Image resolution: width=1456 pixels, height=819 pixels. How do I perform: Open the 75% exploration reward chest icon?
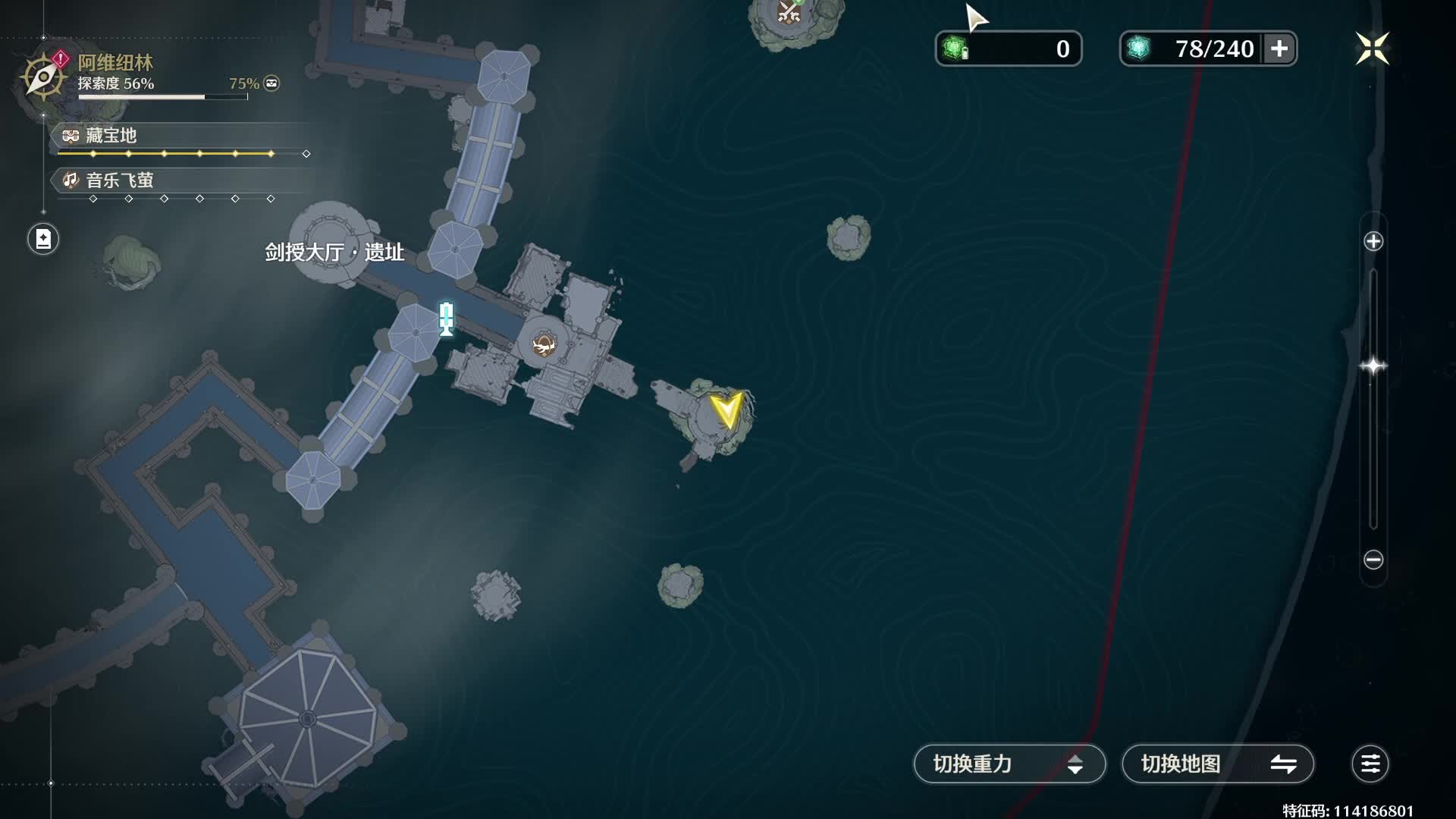271,83
